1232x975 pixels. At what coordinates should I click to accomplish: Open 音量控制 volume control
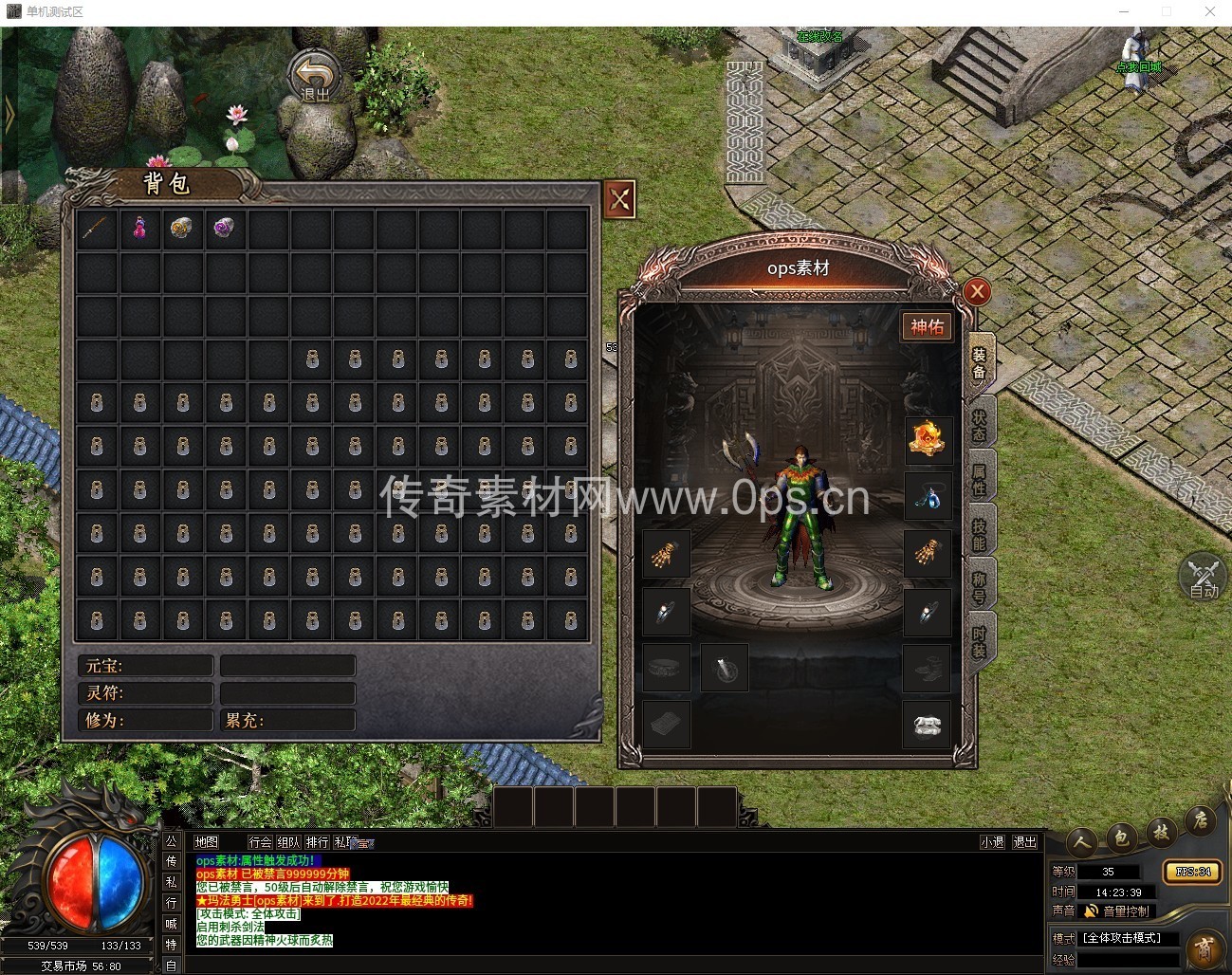(1117, 911)
